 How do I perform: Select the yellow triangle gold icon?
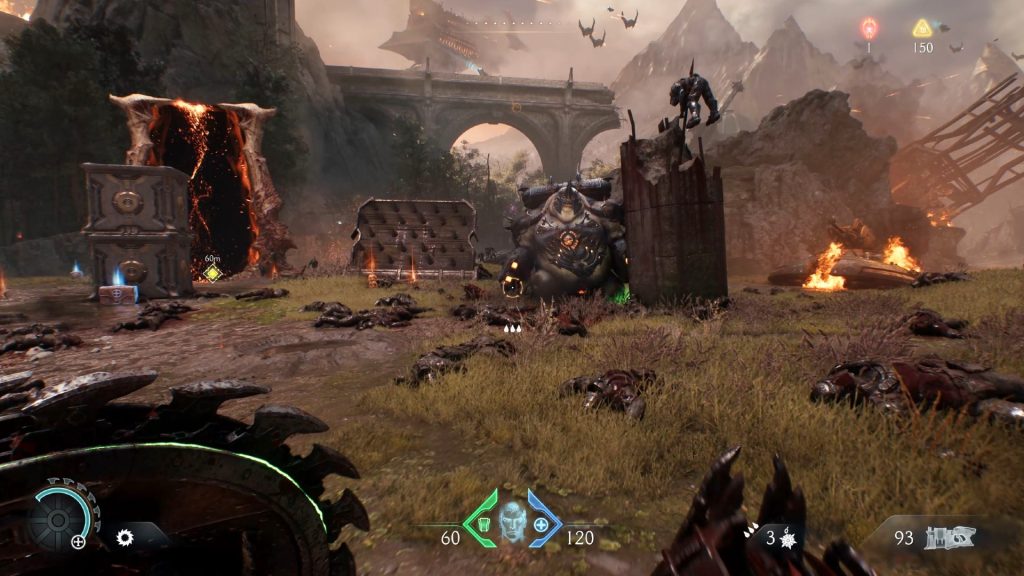[922, 28]
